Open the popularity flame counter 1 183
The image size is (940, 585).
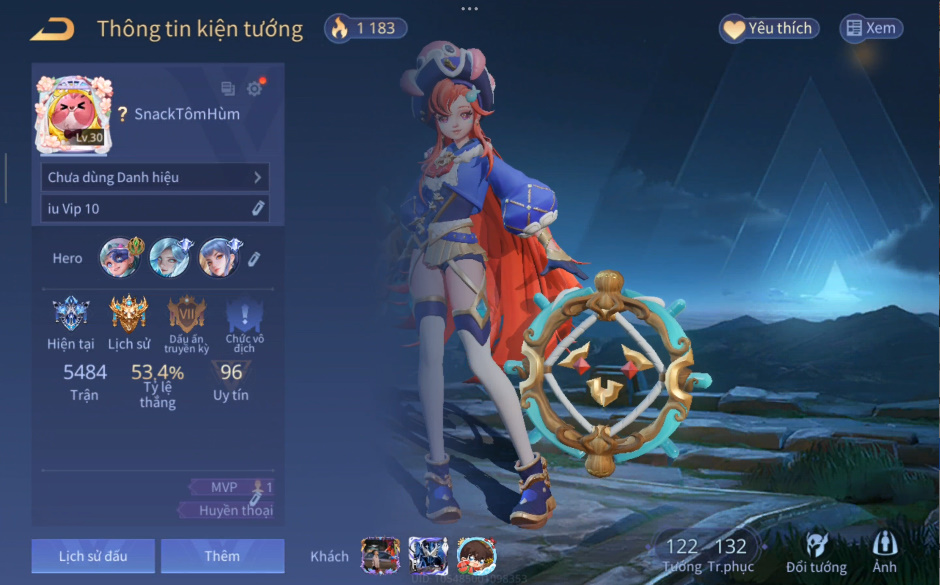point(366,28)
